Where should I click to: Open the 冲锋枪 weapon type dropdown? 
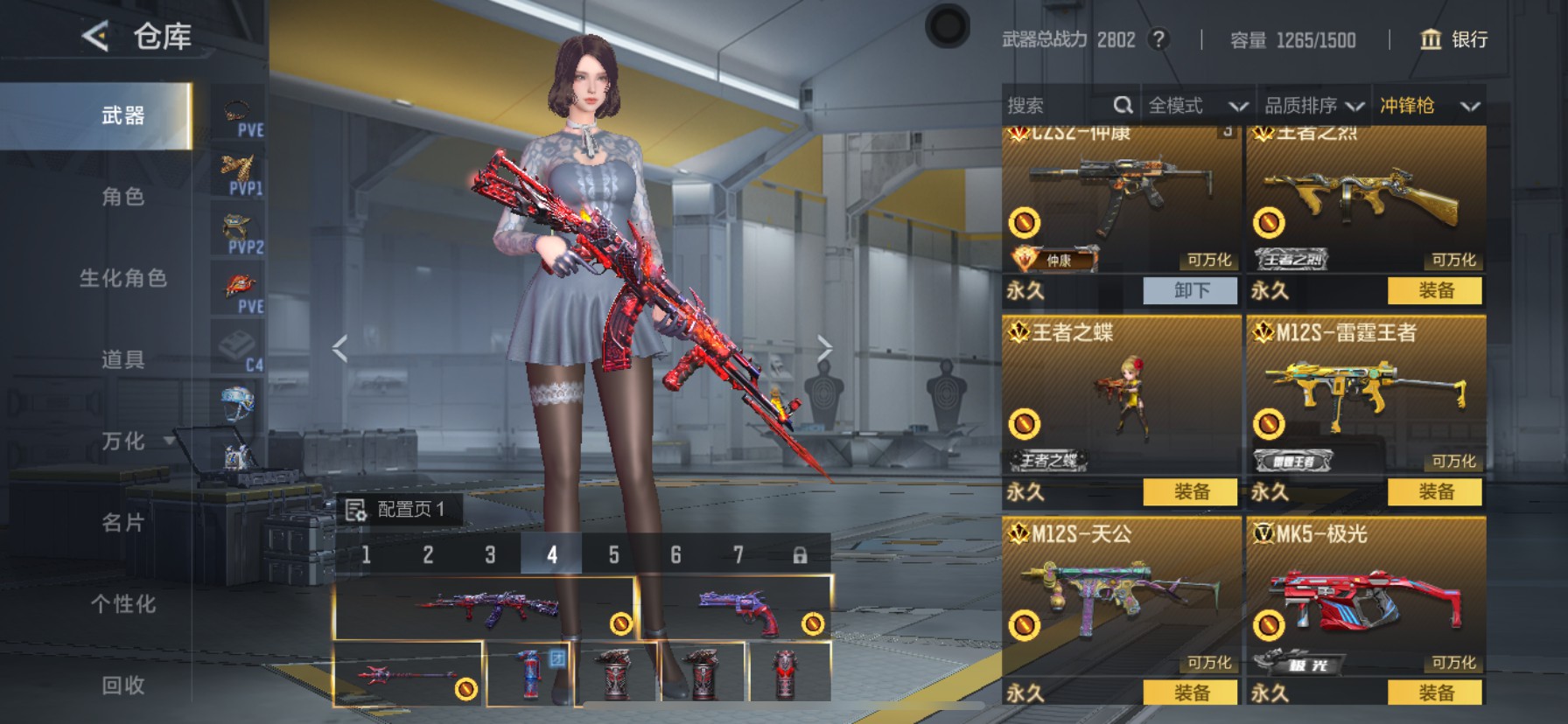coord(1429,106)
